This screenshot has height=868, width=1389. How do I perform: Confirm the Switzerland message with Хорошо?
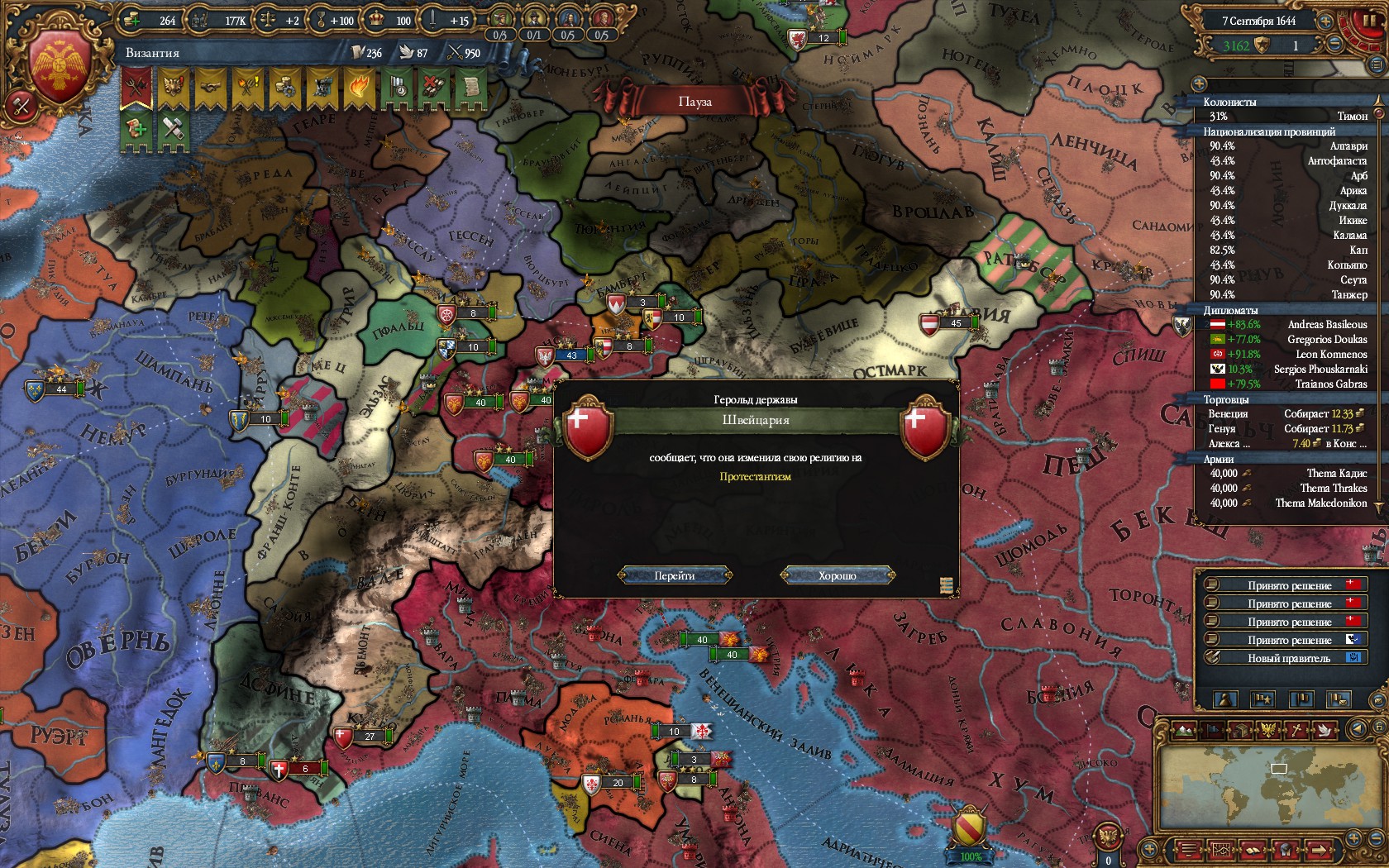coord(837,575)
